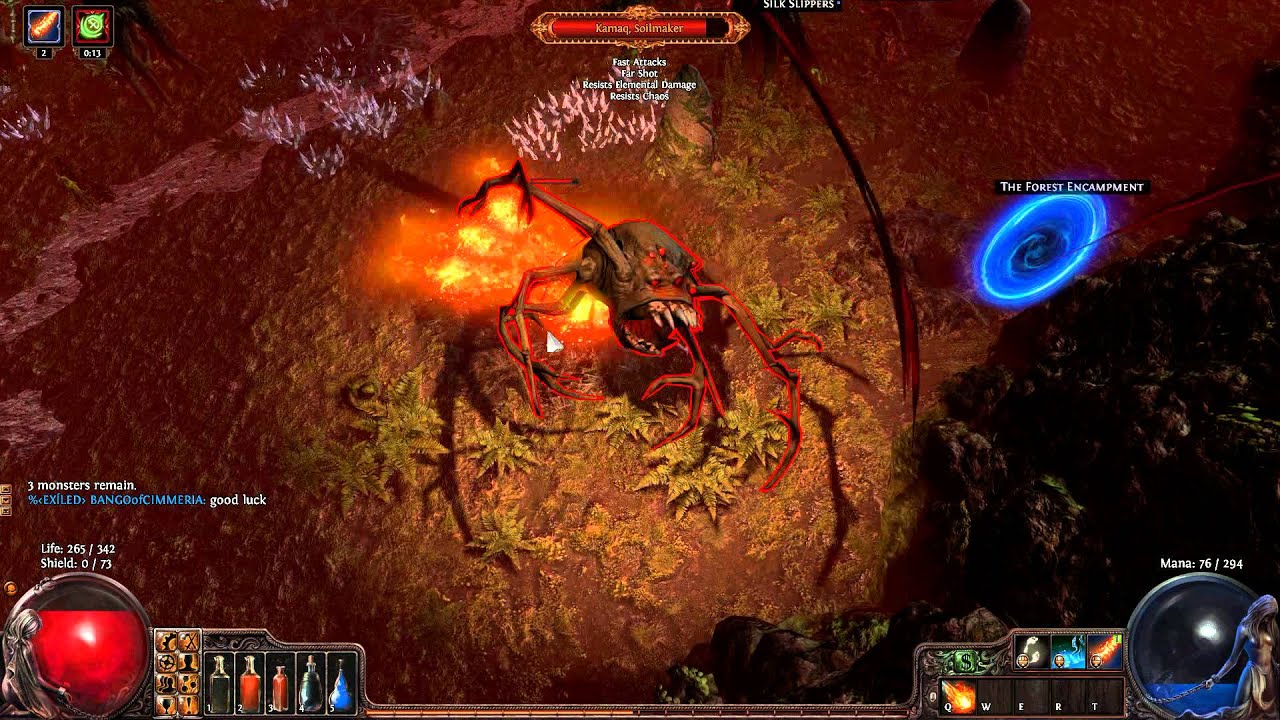Select the flaming bolt skill beside the mana orb
Image resolution: width=1280 pixels, height=720 pixels.
(1104, 651)
